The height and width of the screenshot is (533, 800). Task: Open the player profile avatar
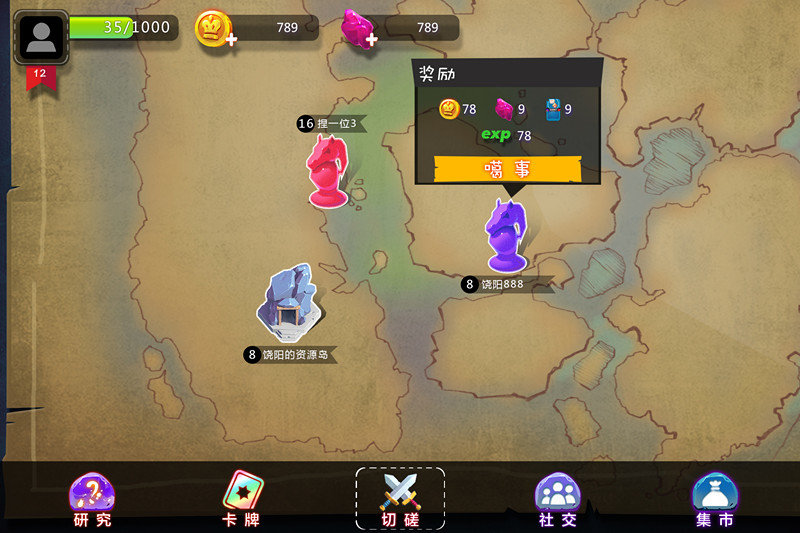pyautogui.click(x=41, y=37)
